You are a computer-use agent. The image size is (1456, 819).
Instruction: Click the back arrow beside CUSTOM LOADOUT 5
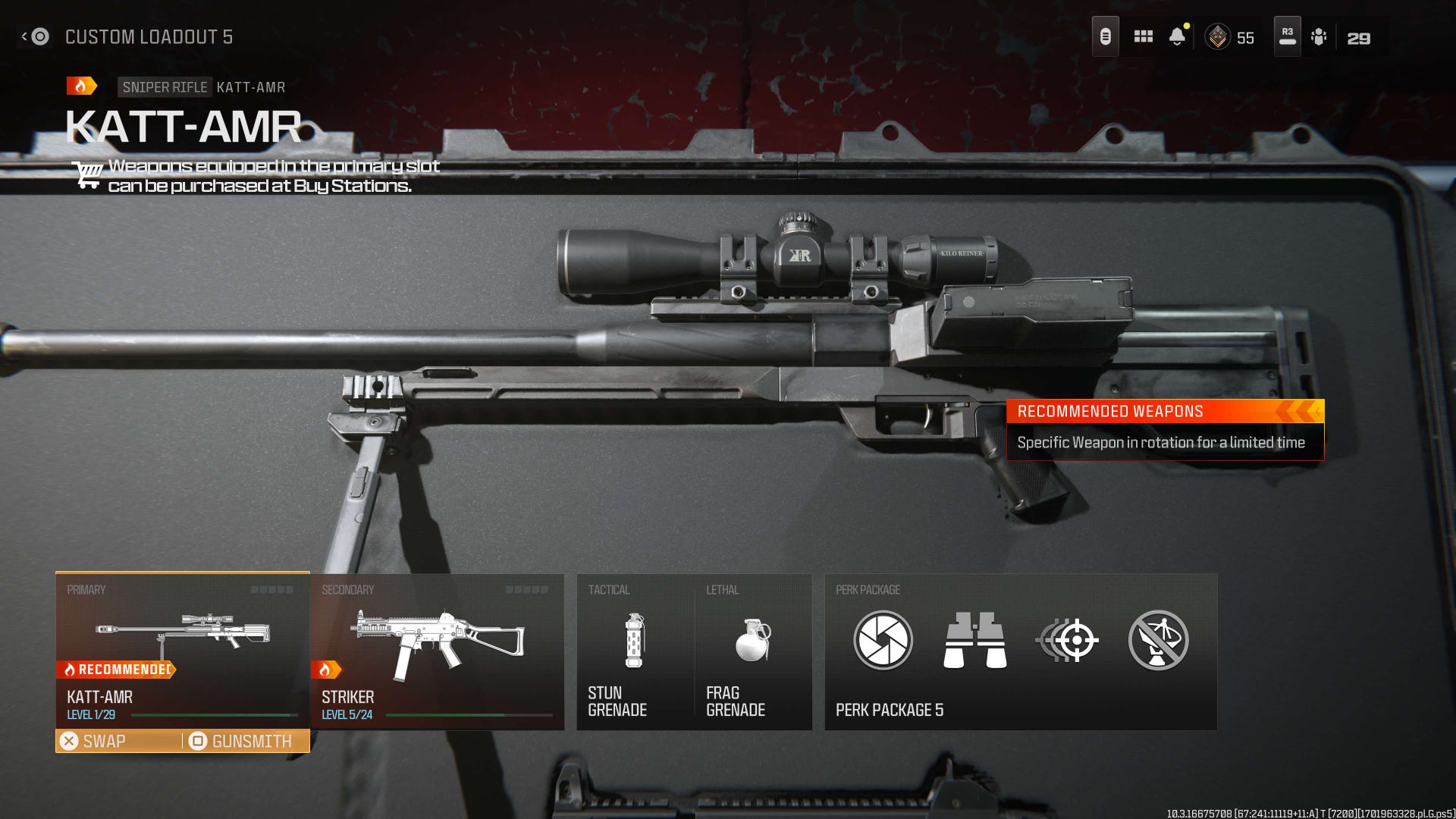point(28,35)
